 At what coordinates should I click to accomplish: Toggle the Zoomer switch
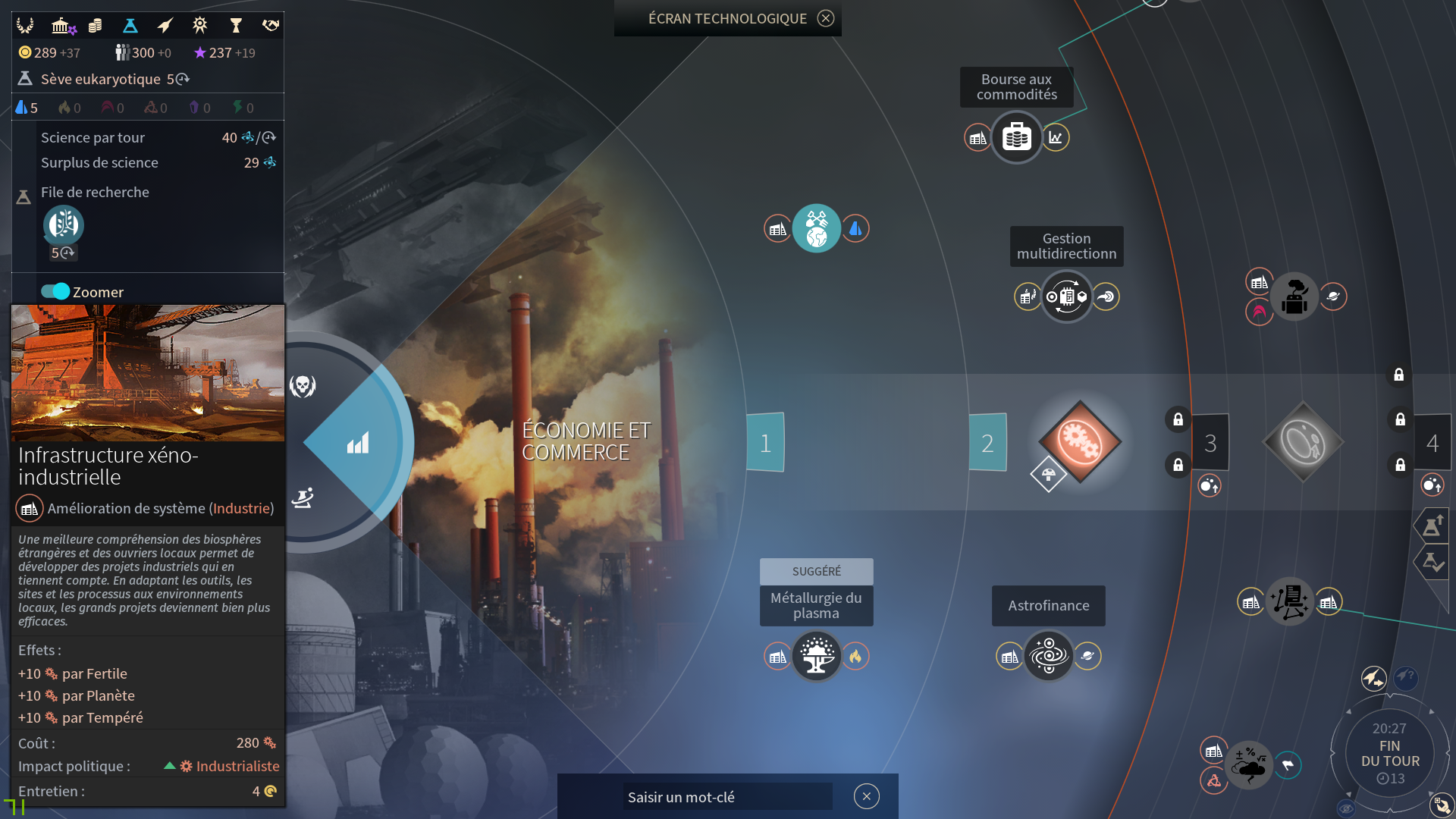[x=55, y=291]
